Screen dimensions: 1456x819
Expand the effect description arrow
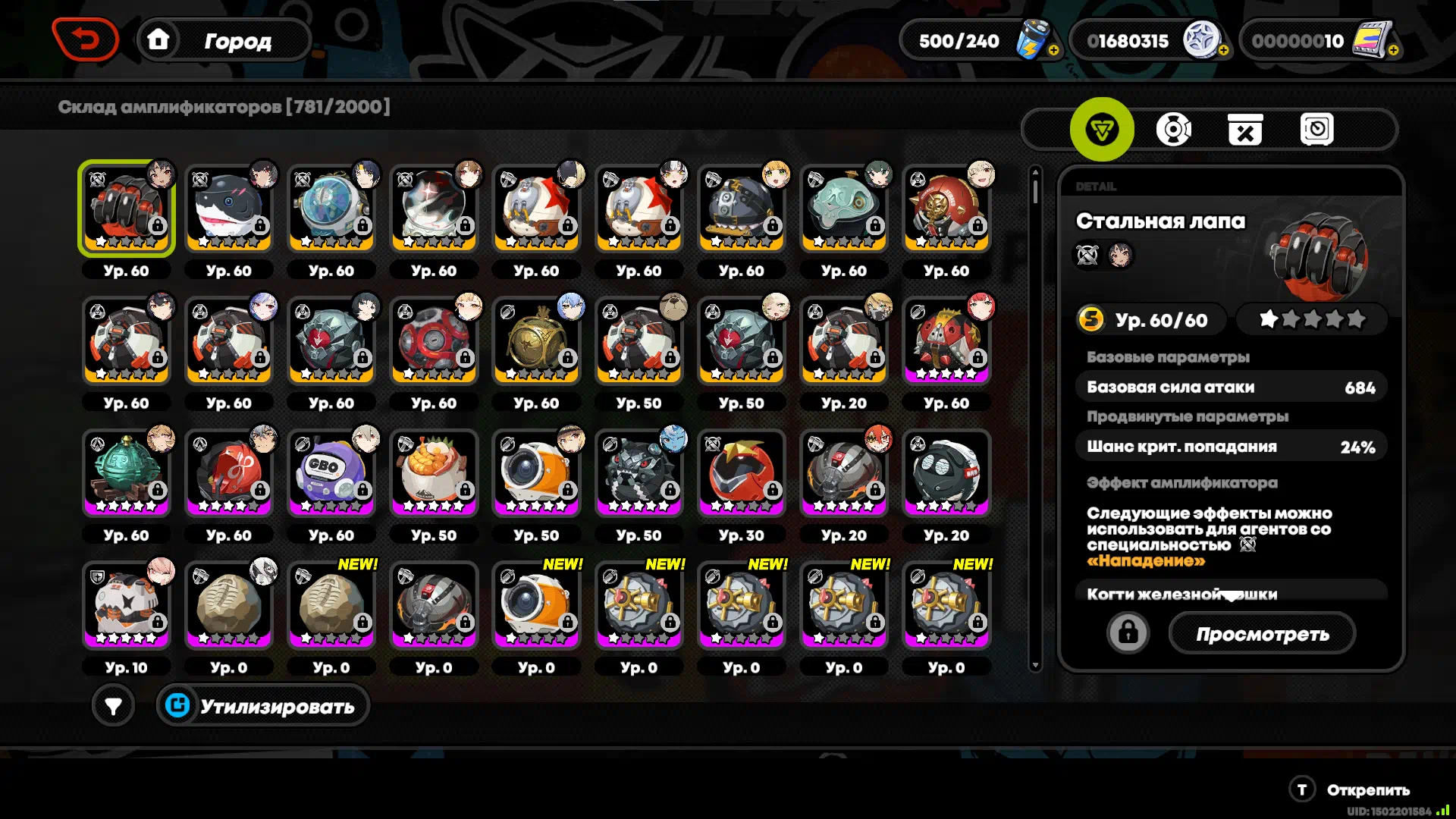click(1232, 596)
